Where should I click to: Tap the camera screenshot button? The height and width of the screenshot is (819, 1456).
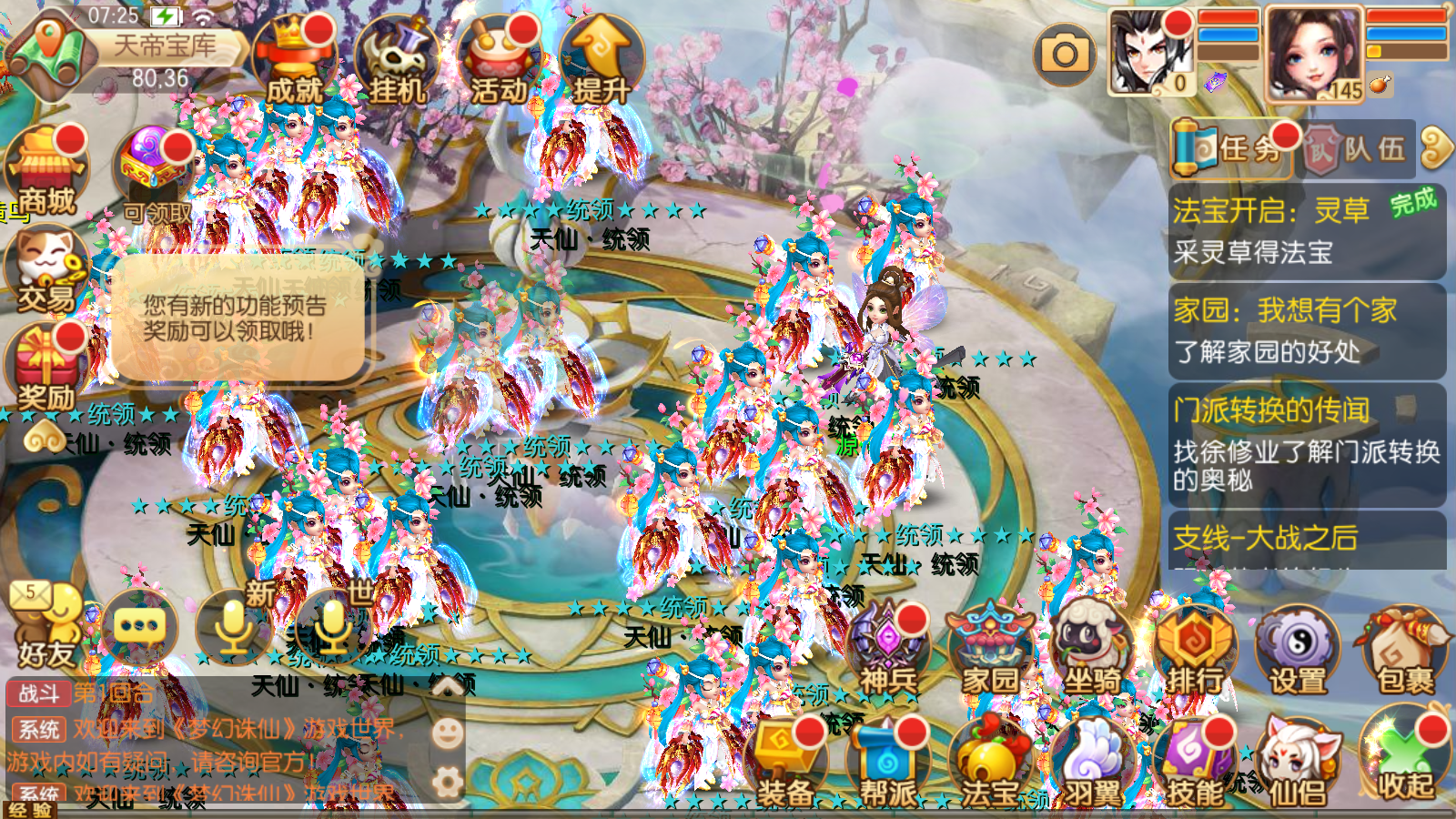(1065, 55)
